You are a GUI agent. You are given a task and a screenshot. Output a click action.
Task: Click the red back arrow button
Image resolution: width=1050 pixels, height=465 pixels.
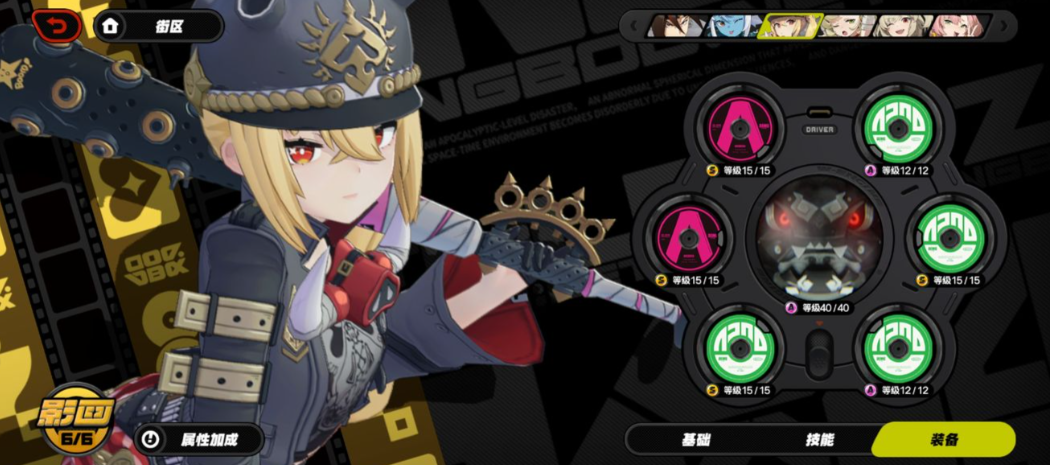point(57,25)
